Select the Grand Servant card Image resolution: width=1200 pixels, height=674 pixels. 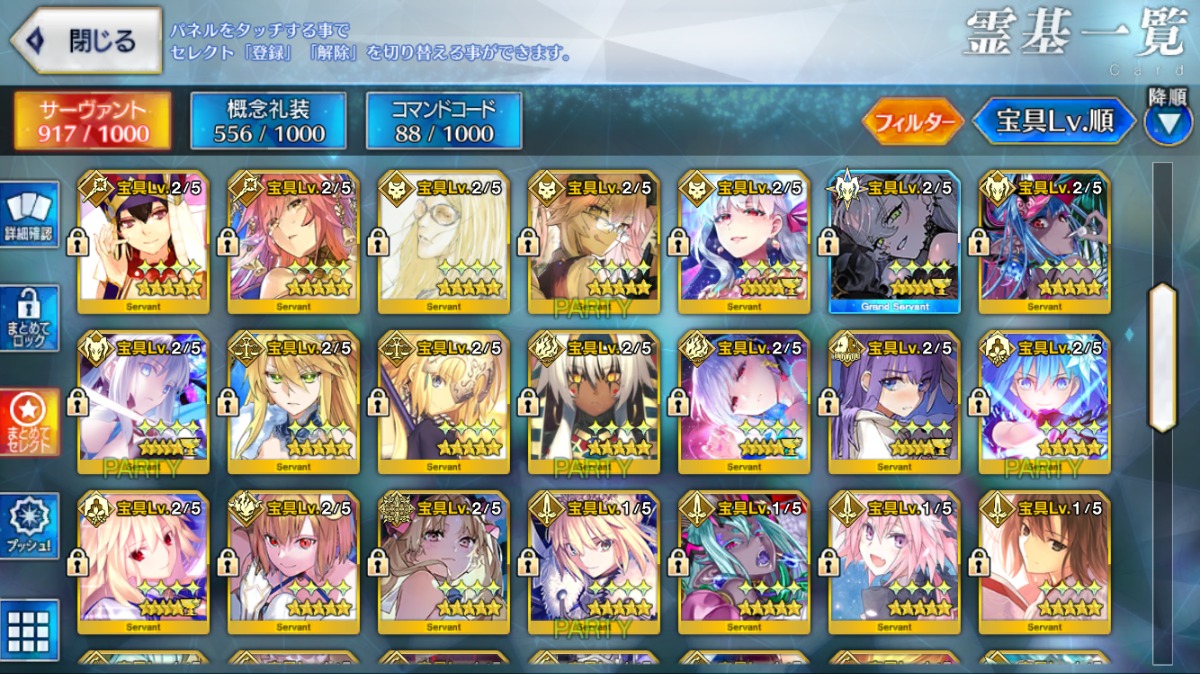tap(894, 241)
